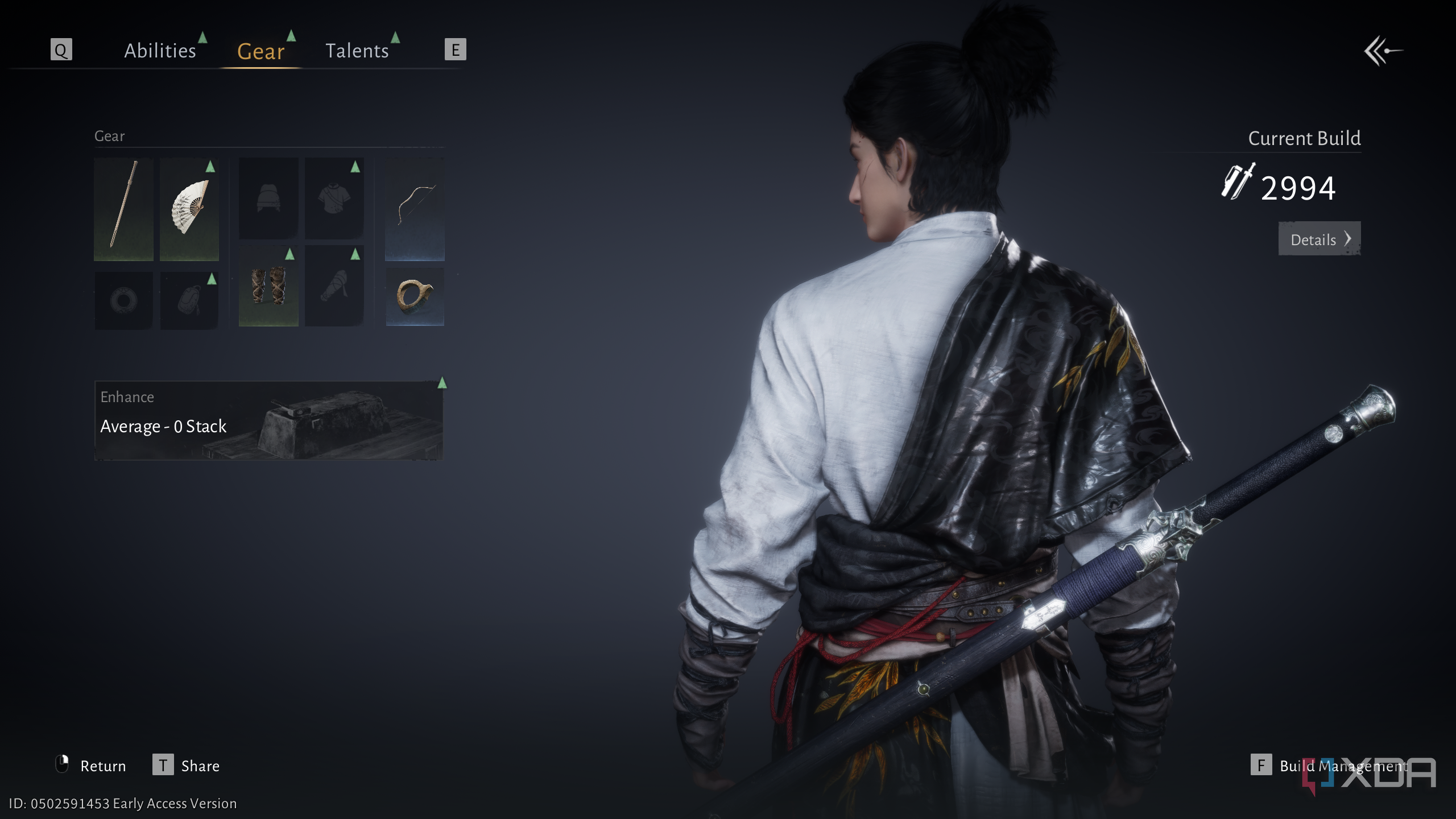Image resolution: width=1456 pixels, height=819 pixels.
Task: Open the Enhance anvil panel
Action: click(x=268, y=420)
